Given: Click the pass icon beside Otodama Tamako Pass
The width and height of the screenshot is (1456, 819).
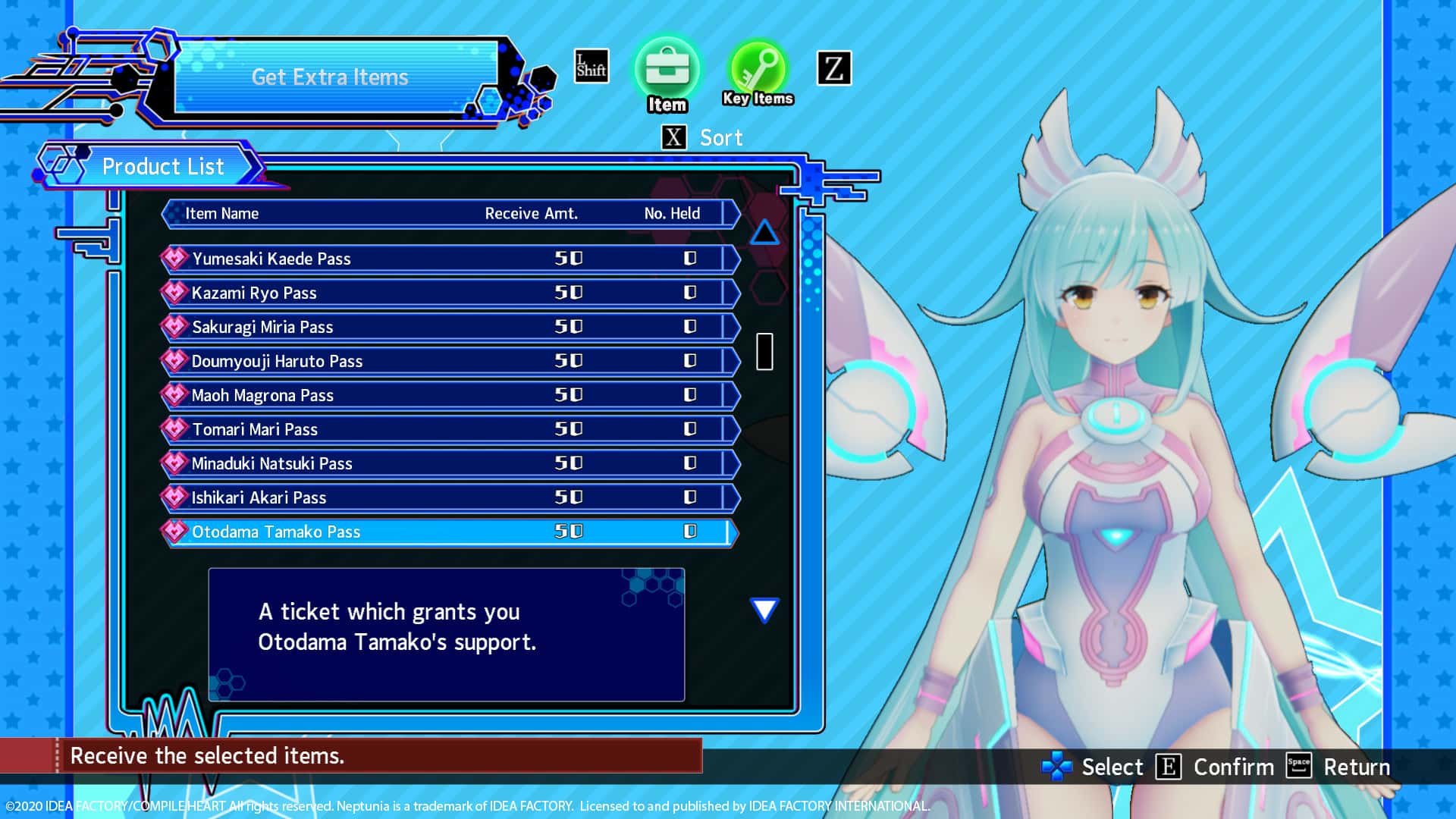Looking at the screenshot, I should coord(173,532).
